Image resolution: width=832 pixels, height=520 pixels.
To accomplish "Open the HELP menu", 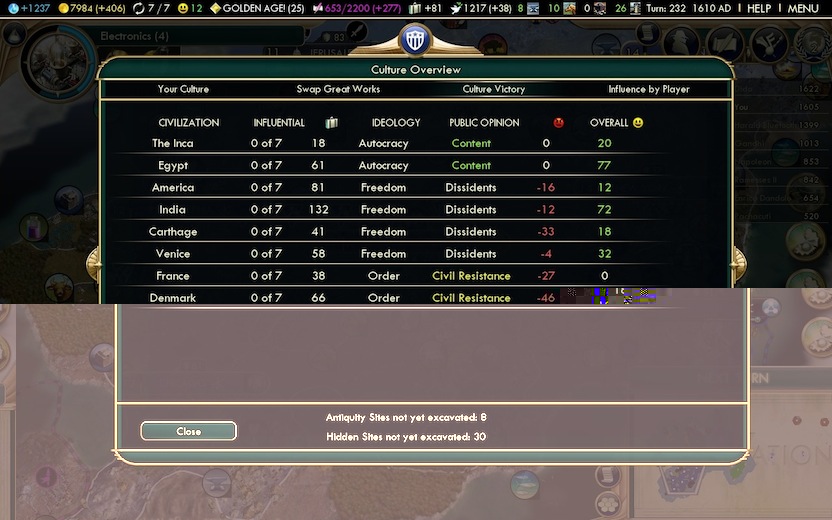I will click(759, 8).
